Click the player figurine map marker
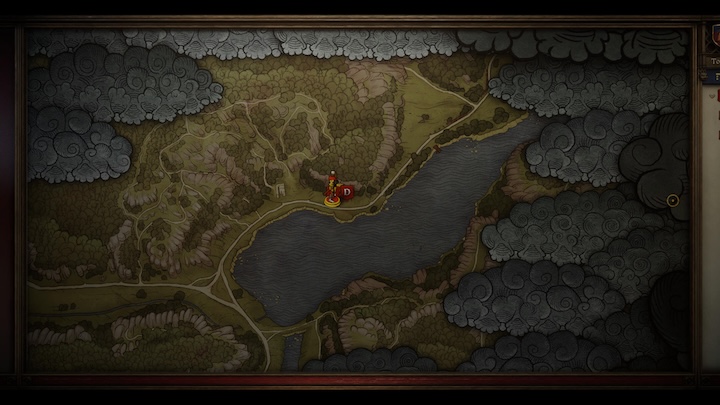The width and height of the screenshot is (720, 405). [x=332, y=189]
